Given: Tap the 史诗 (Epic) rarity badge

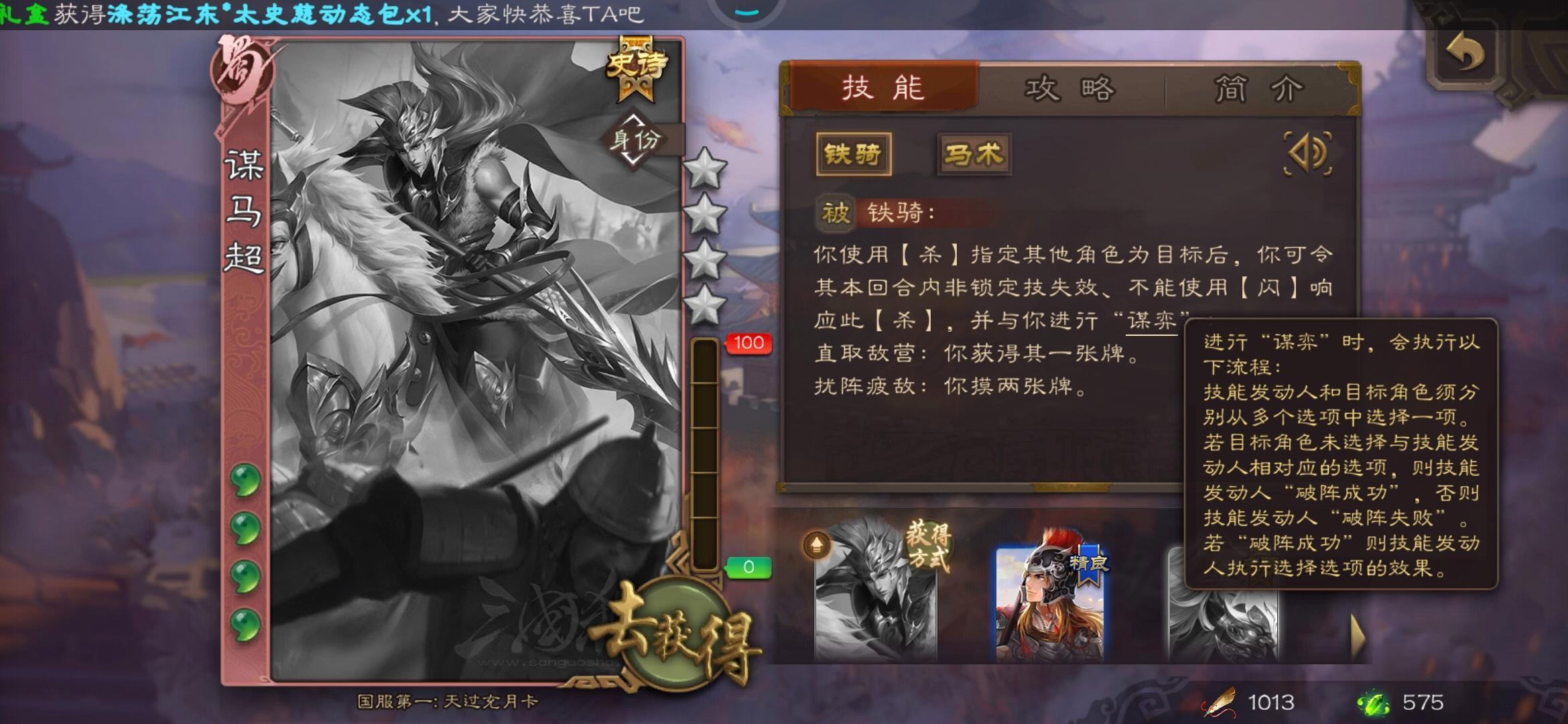Looking at the screenshot, I should [x=637, y=65].
